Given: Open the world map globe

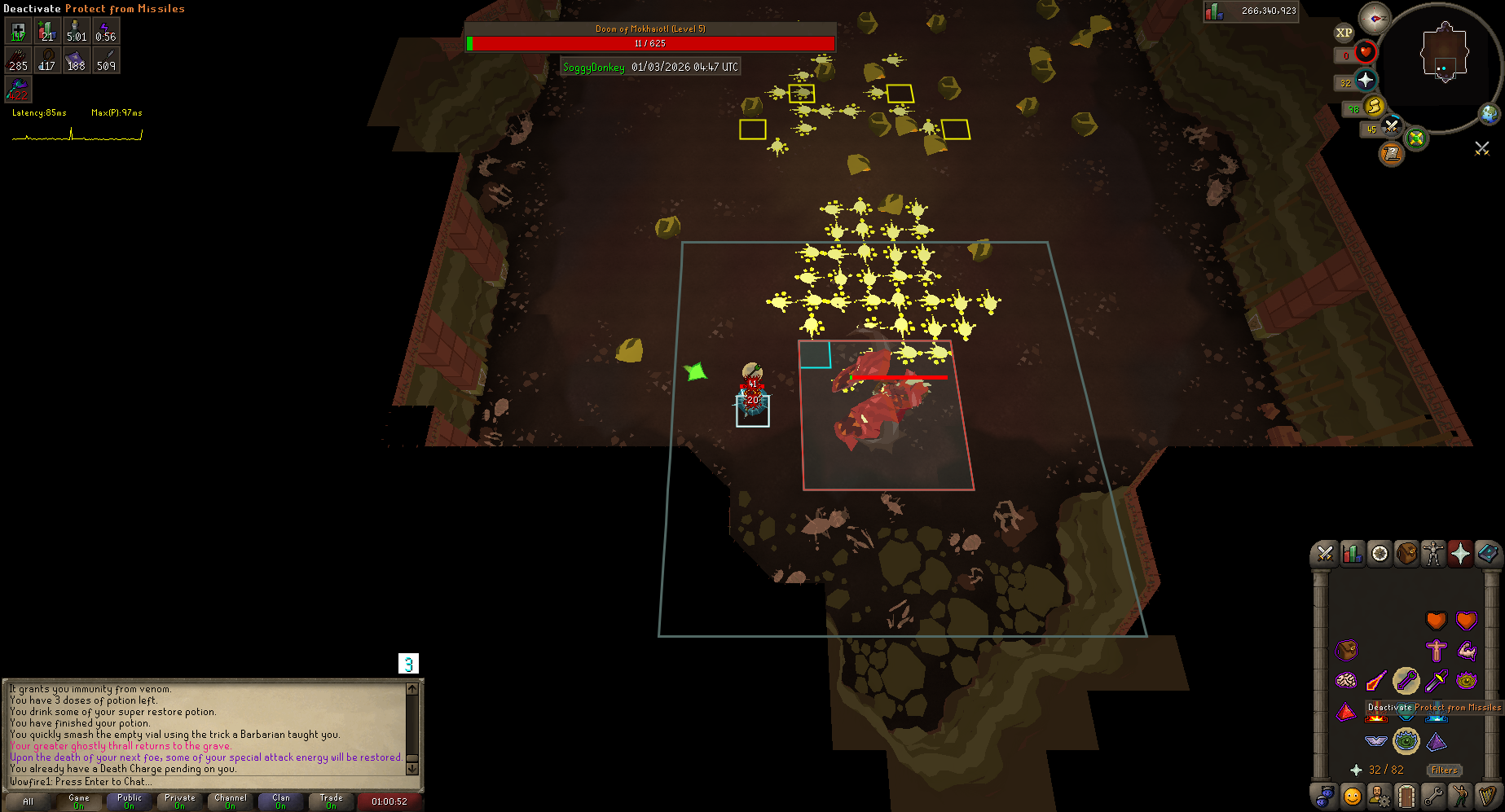Looking at the screenshot, I should coord(1490,113).
